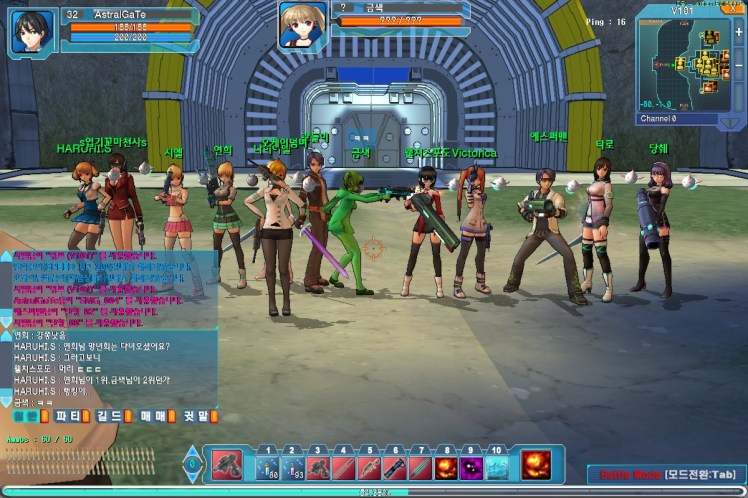Choose the 귓말 whisper chat tab
This screenshot has height=498, width=748.
click(196, 416)
